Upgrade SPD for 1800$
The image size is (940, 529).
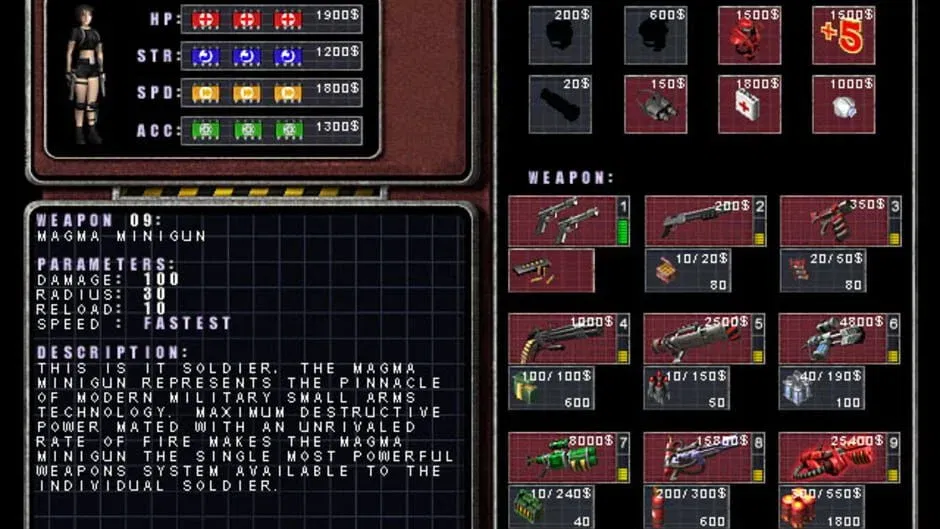[x=271, y=93]
